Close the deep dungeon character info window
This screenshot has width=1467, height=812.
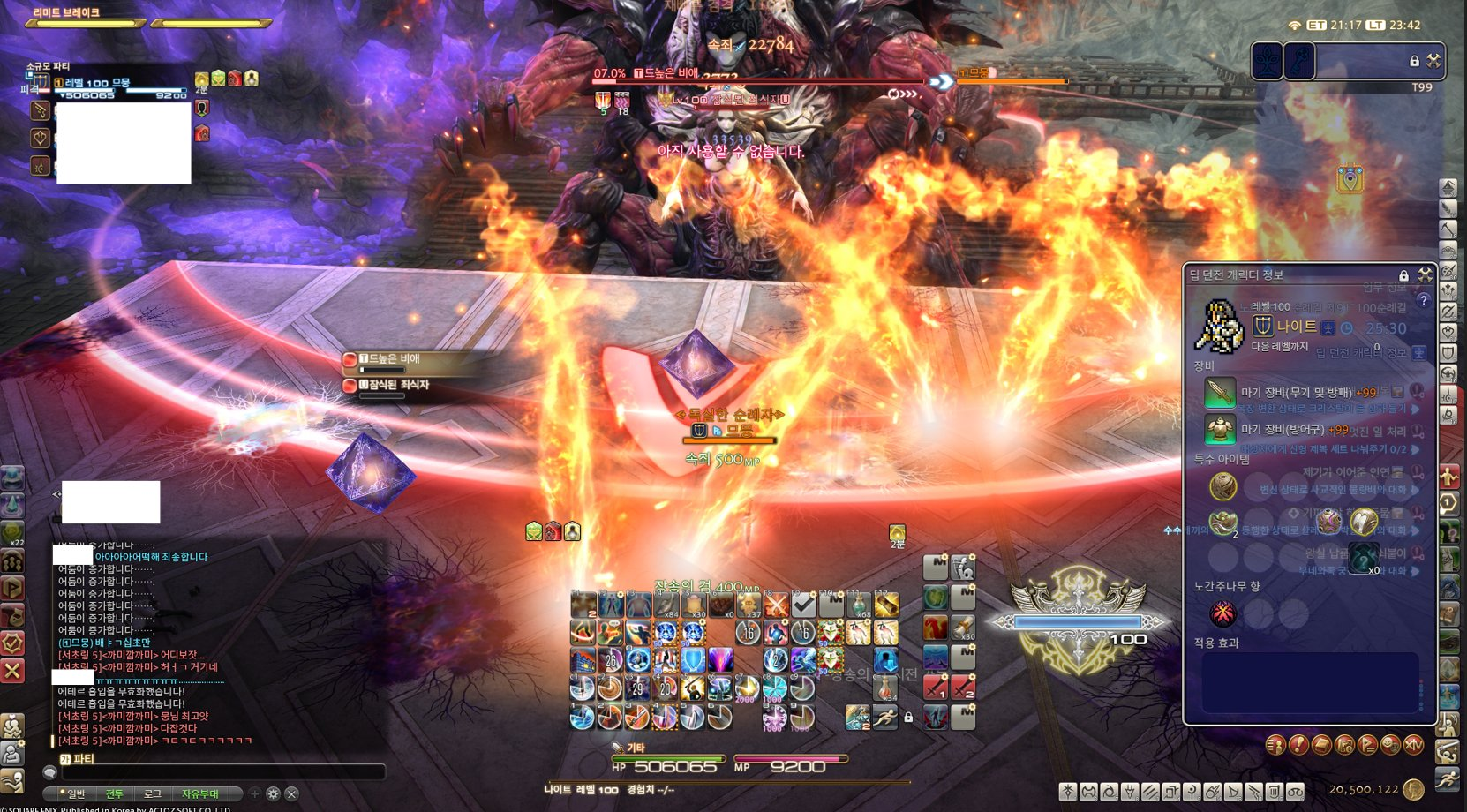(x=1425, y=275)
